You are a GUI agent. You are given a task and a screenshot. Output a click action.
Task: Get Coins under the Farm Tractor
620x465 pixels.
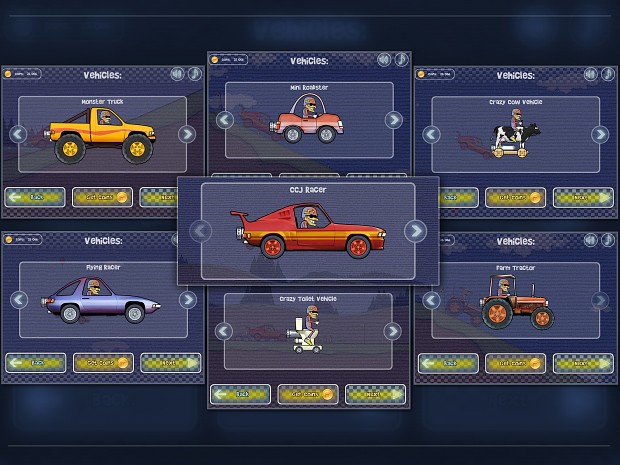(515, 362)
